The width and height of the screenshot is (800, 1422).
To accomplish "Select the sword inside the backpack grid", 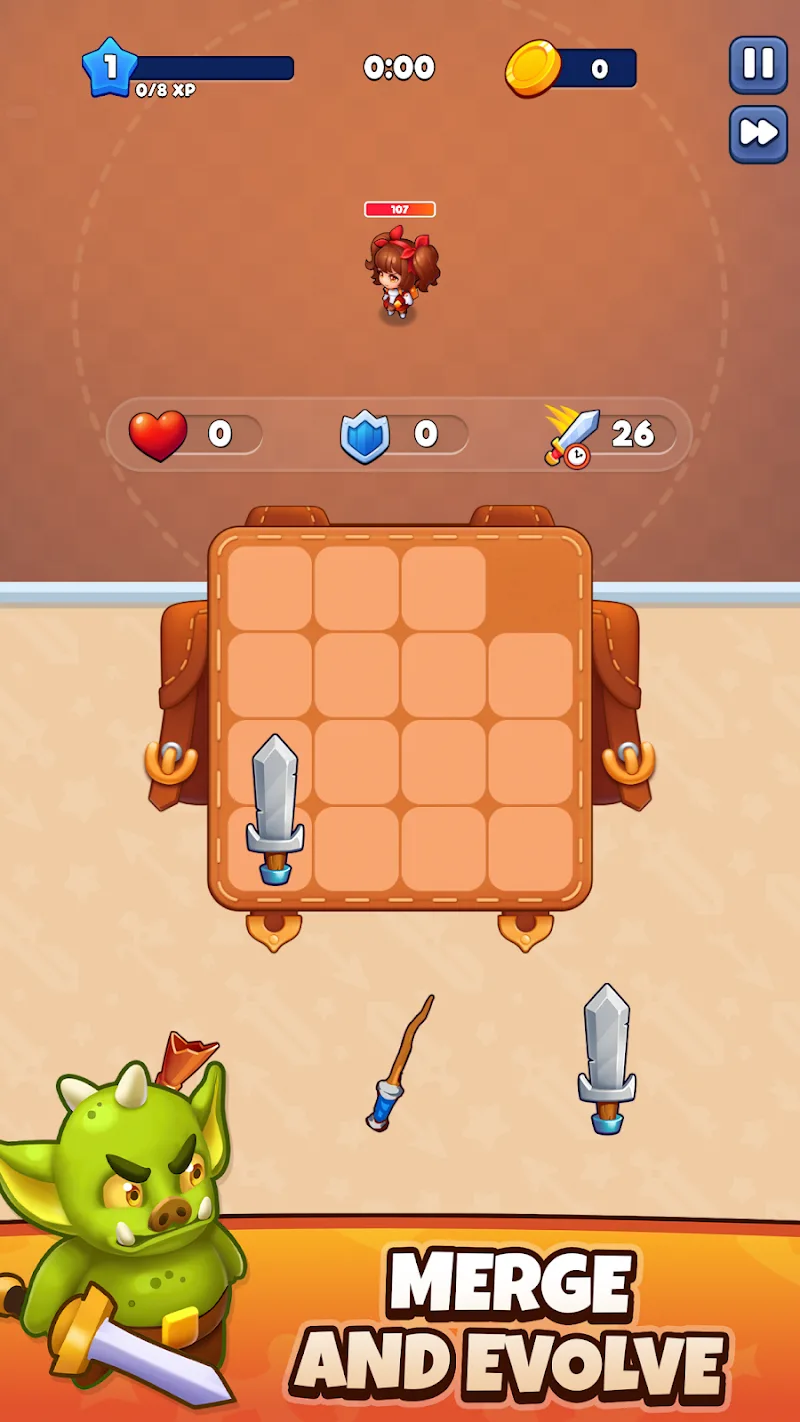I will (x=274, y=808).
